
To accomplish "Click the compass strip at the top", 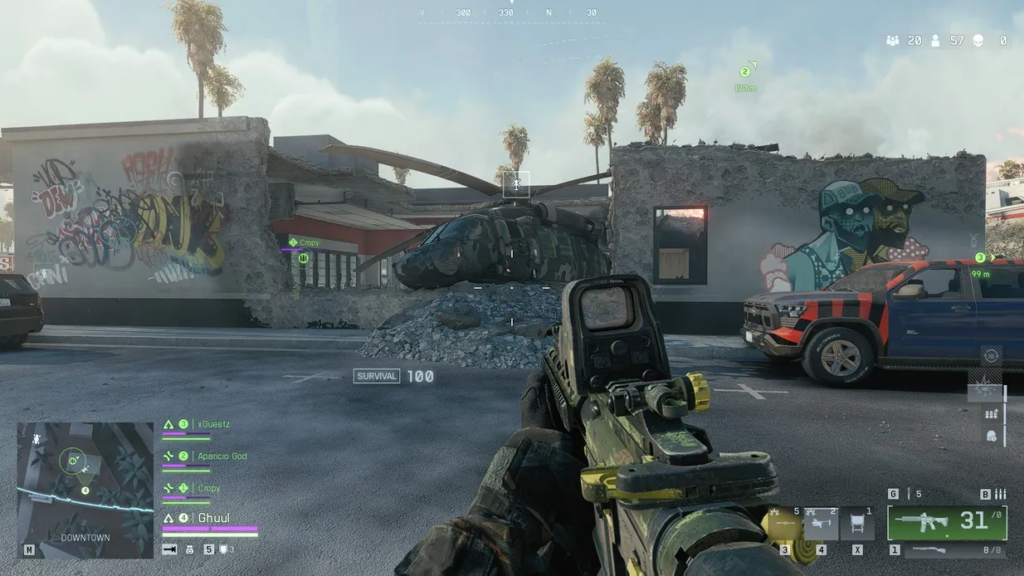I will 508,13.
